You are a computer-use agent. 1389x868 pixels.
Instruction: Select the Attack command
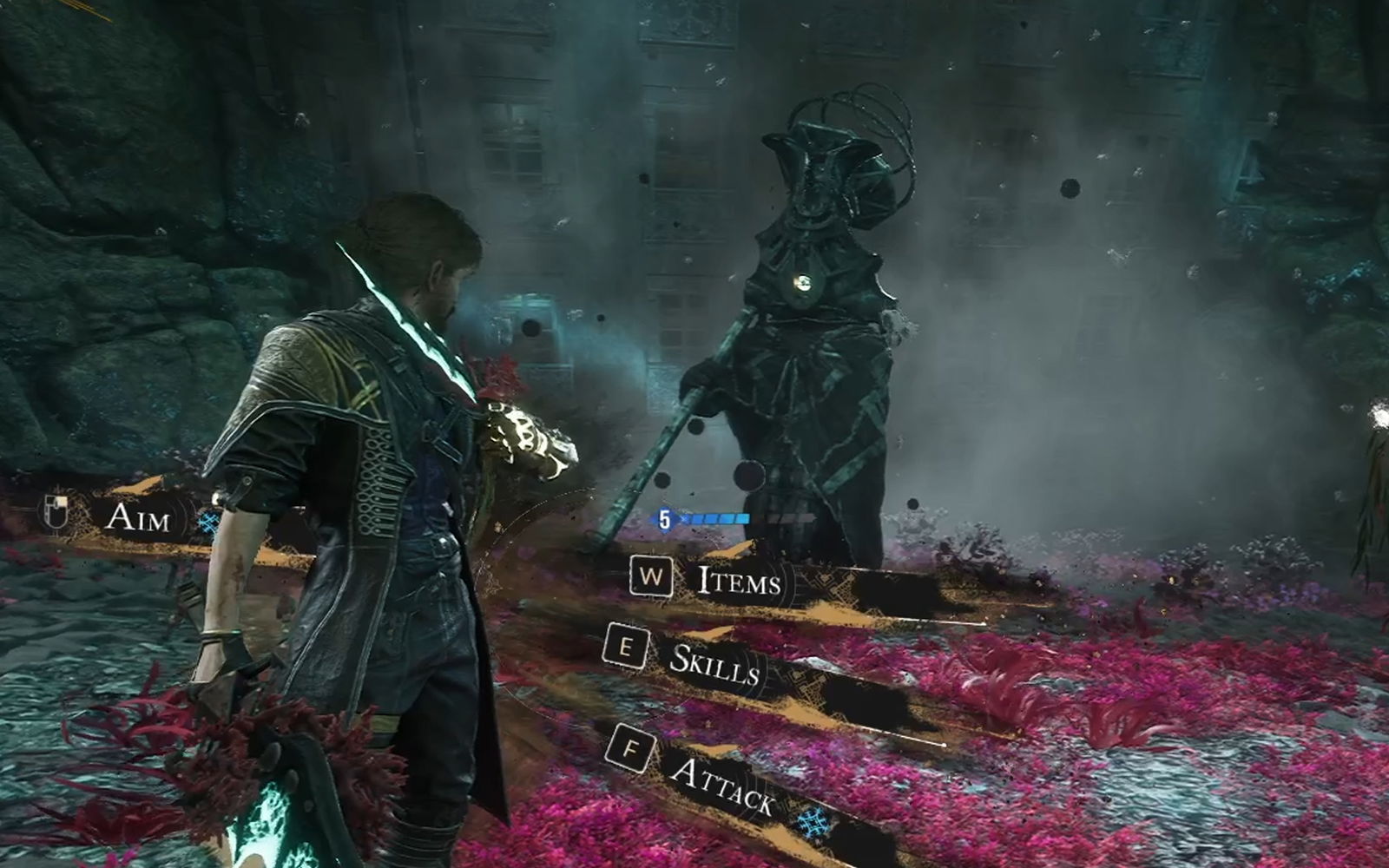[x=721, y=785]
